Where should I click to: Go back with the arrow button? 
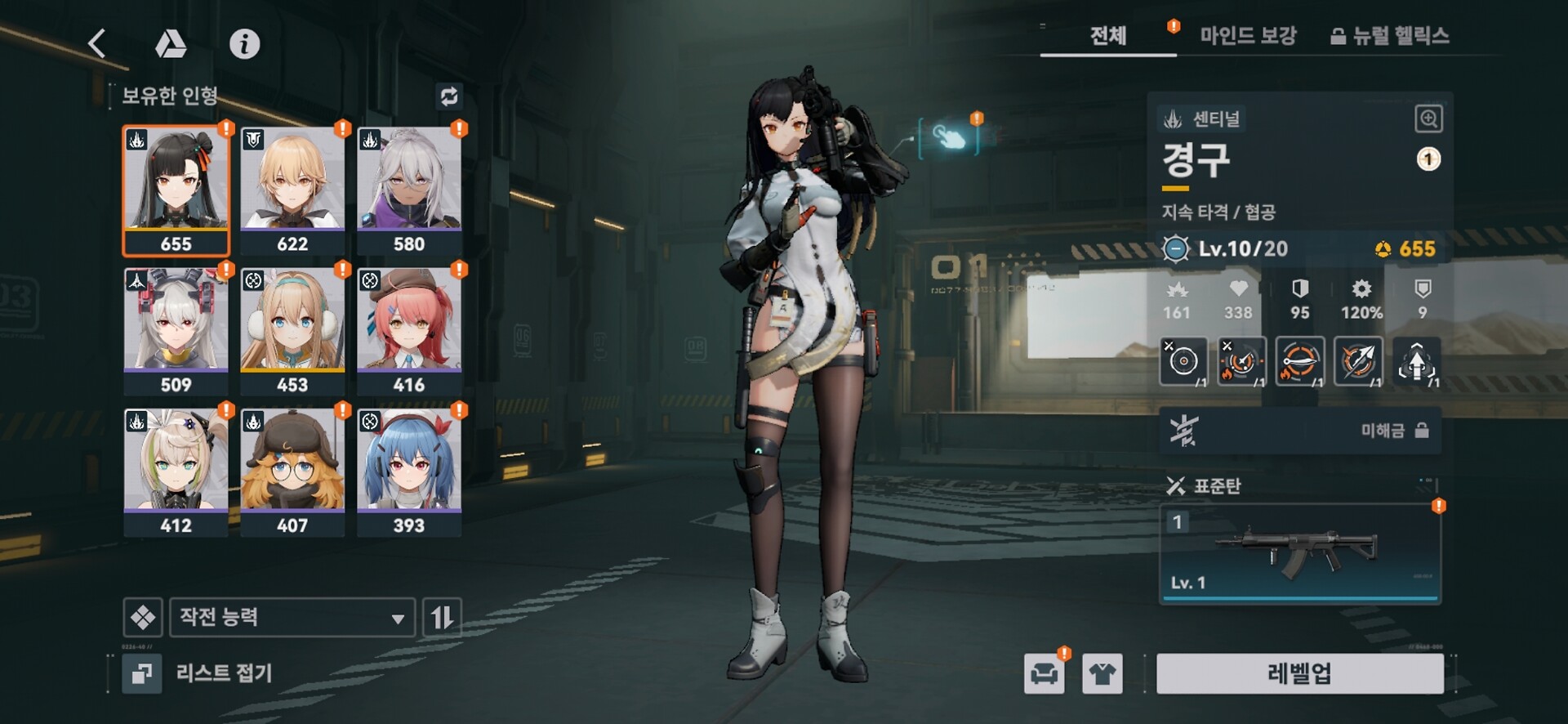point(97,43)
